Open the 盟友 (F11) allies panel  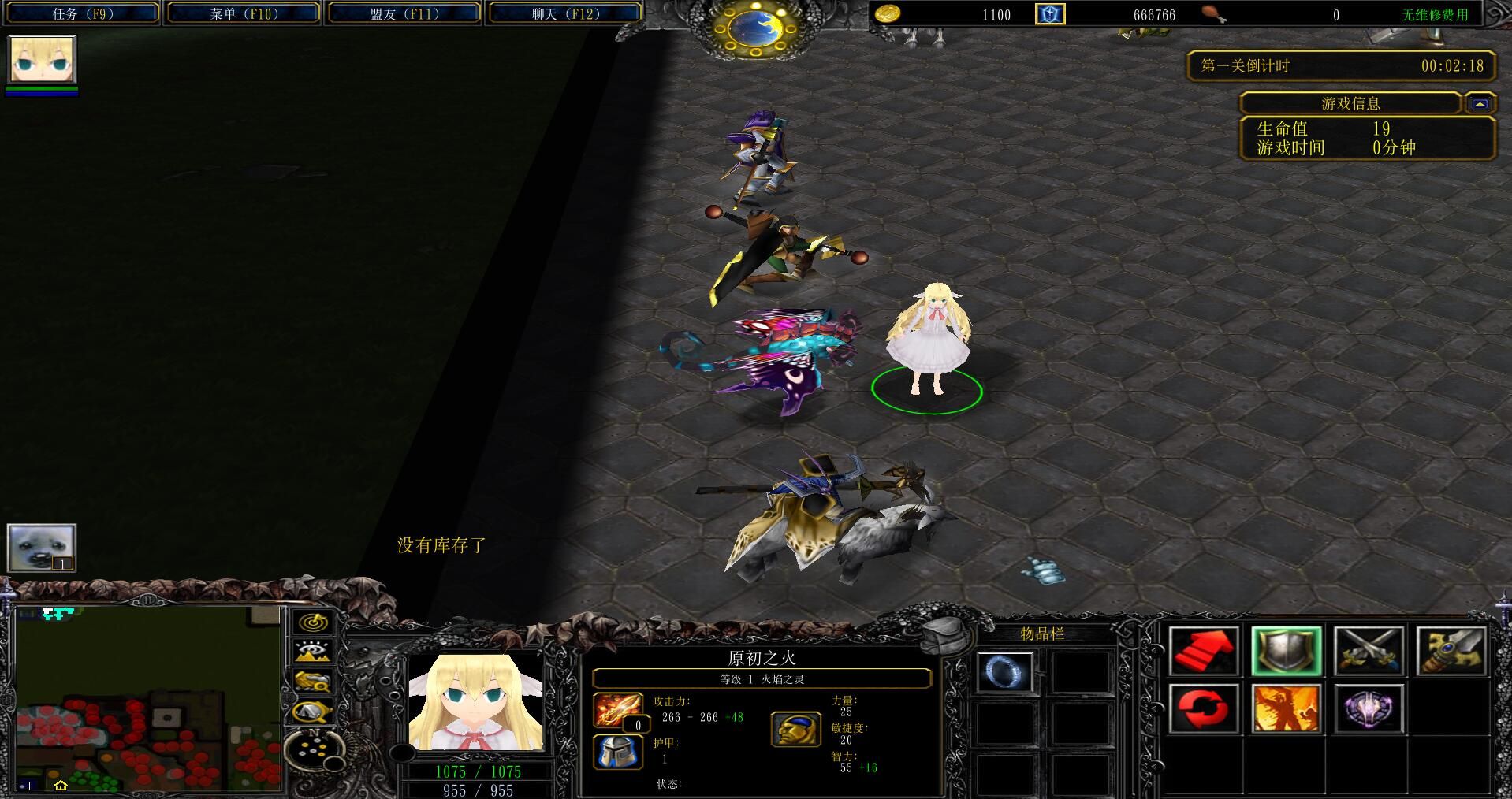click(404, 13)
